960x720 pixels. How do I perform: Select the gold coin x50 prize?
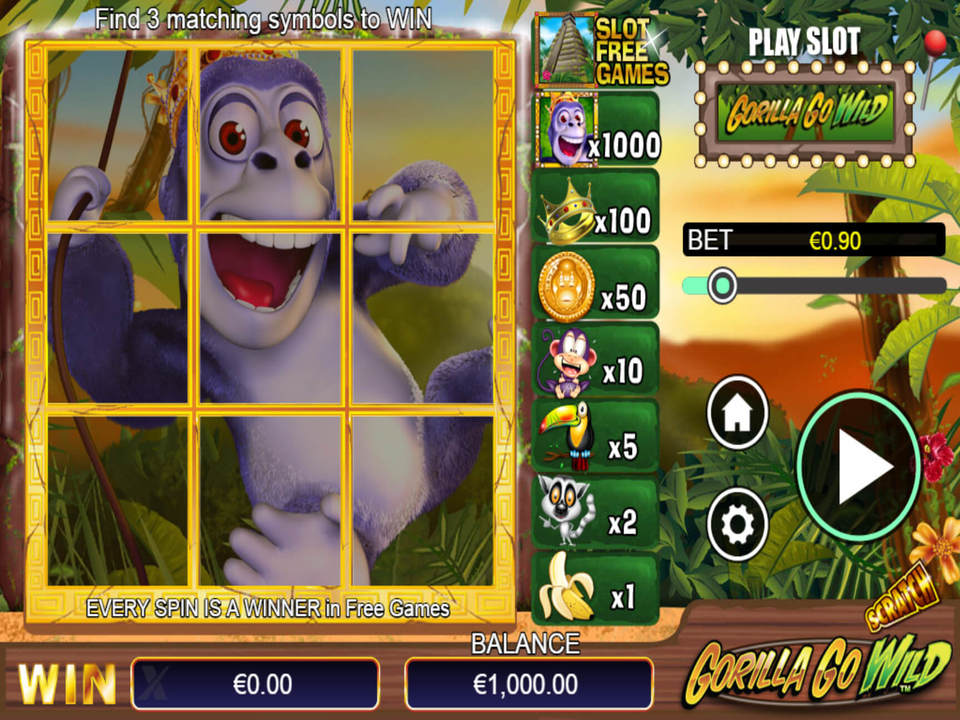596,283
